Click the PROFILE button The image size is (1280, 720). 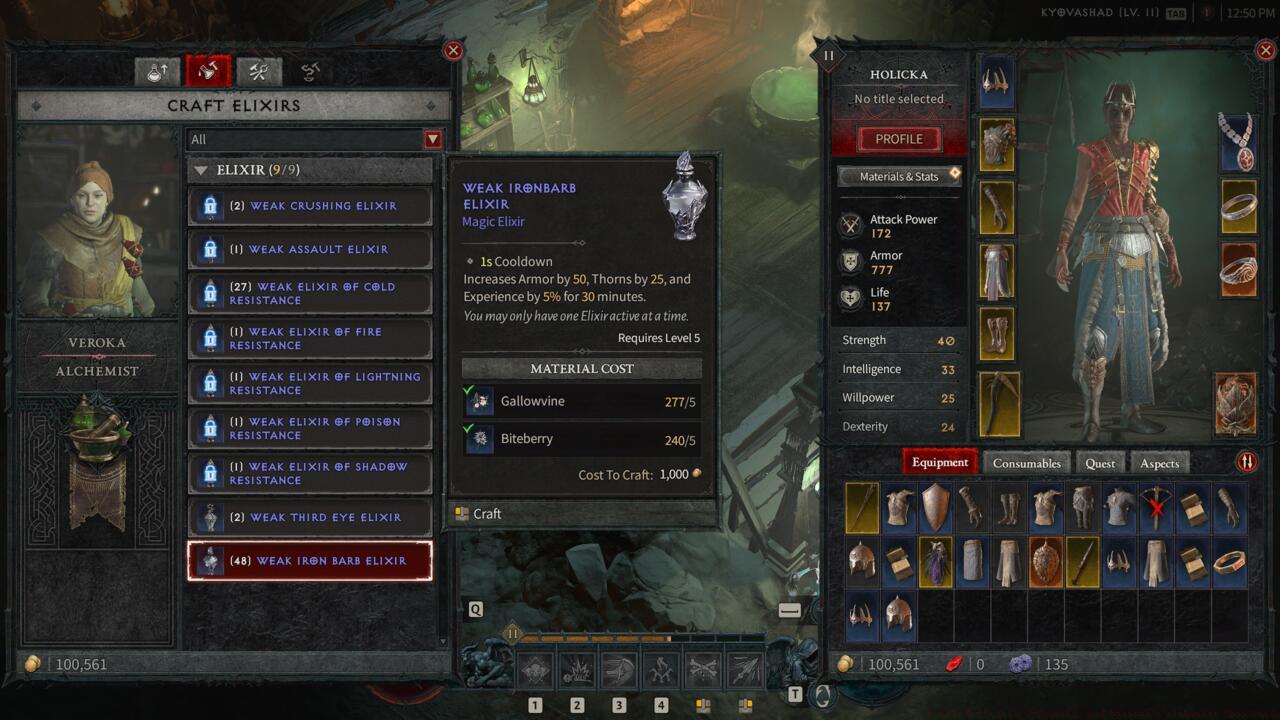[x=898, y=138]
